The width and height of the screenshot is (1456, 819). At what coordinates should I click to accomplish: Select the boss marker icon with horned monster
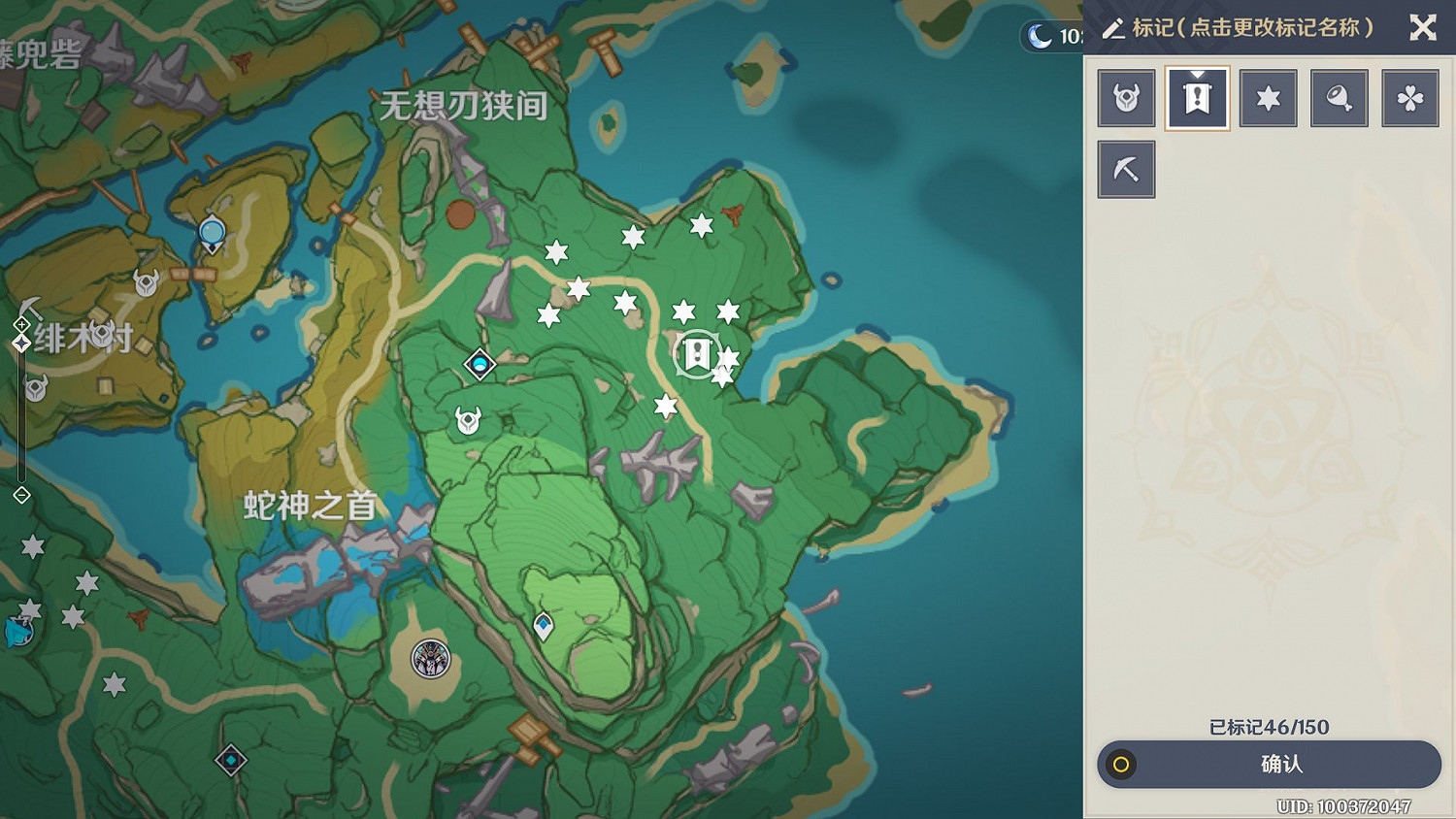point(1126,97)
